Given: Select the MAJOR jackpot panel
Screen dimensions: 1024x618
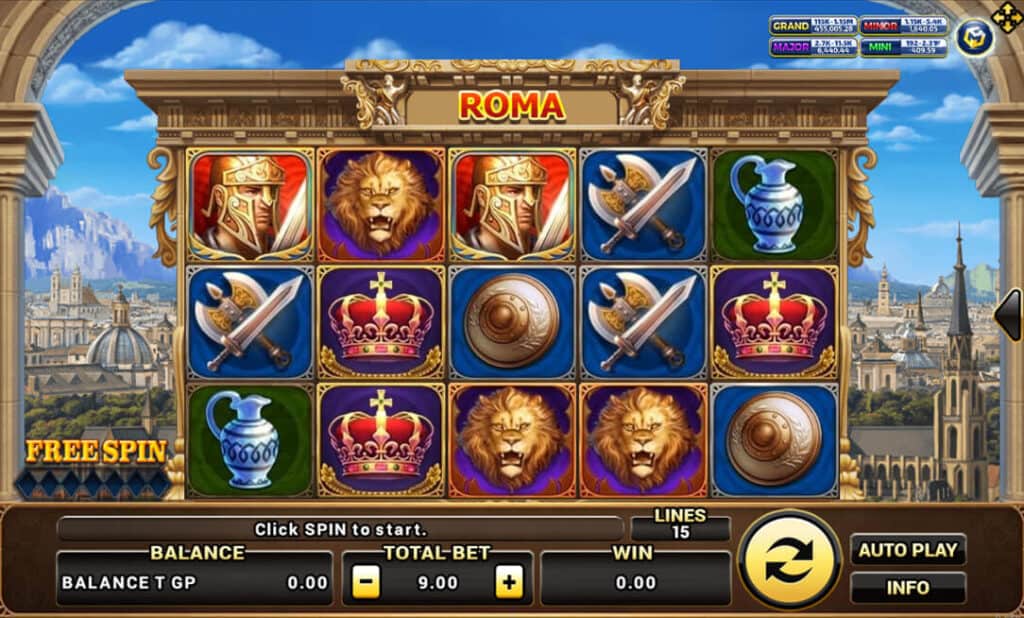Looking at the screenshot, I should 813,47.
